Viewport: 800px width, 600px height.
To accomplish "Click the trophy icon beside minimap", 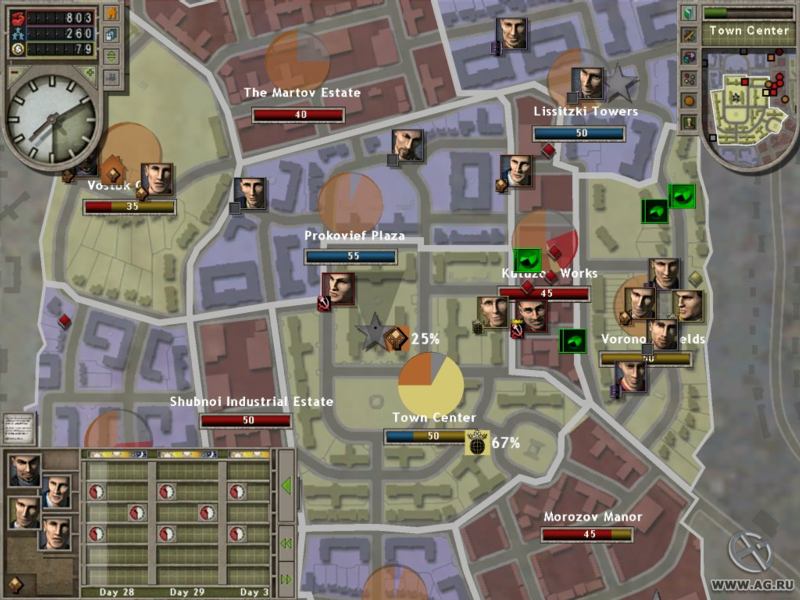I will pos(688,122).
